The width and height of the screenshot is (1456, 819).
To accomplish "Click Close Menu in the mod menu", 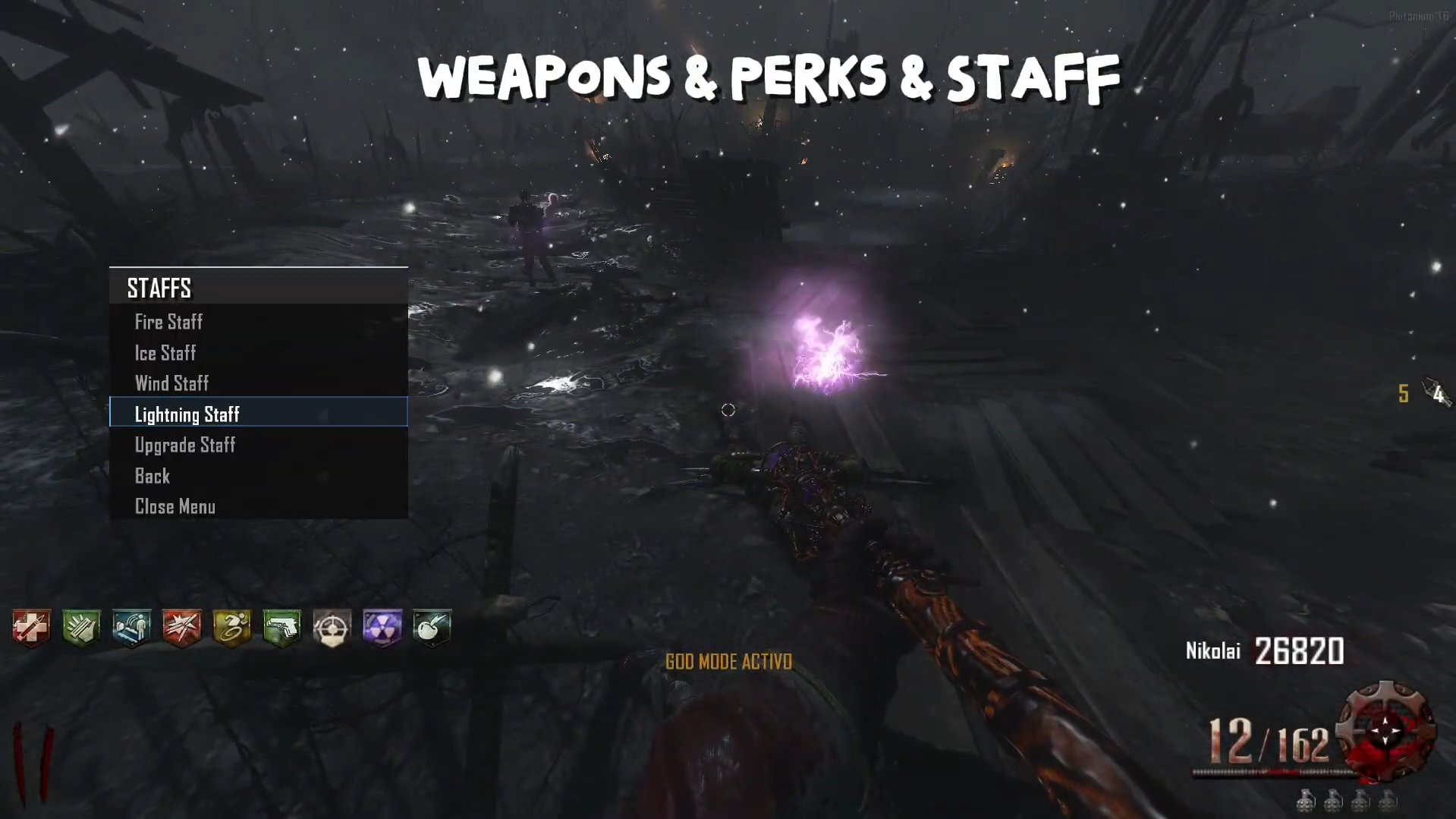I will pyautogui.click(x=175, y=506).
